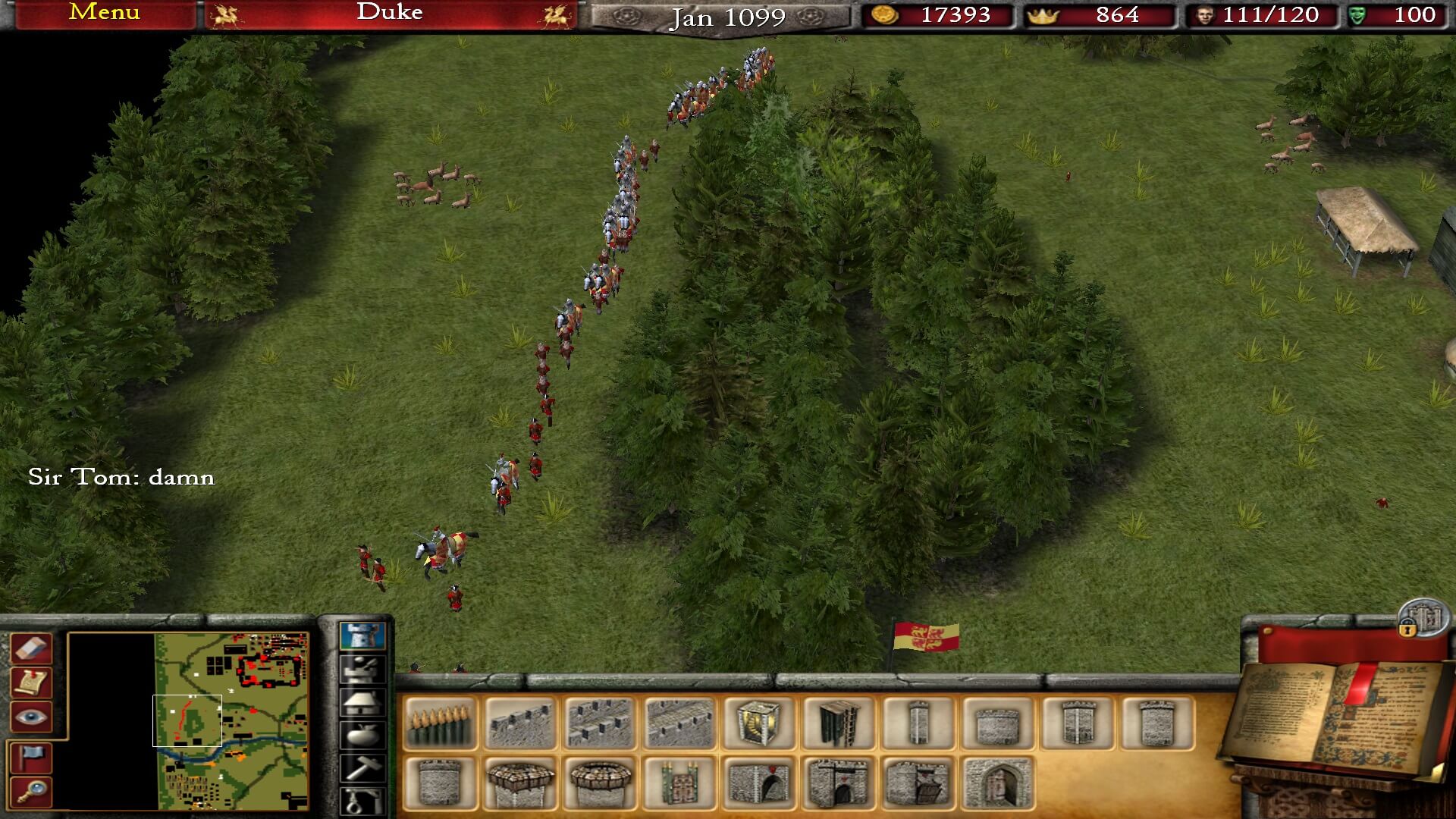The image size is (1456, 819).
Task: Switch to castle tower building category
Action: (362, 635)
